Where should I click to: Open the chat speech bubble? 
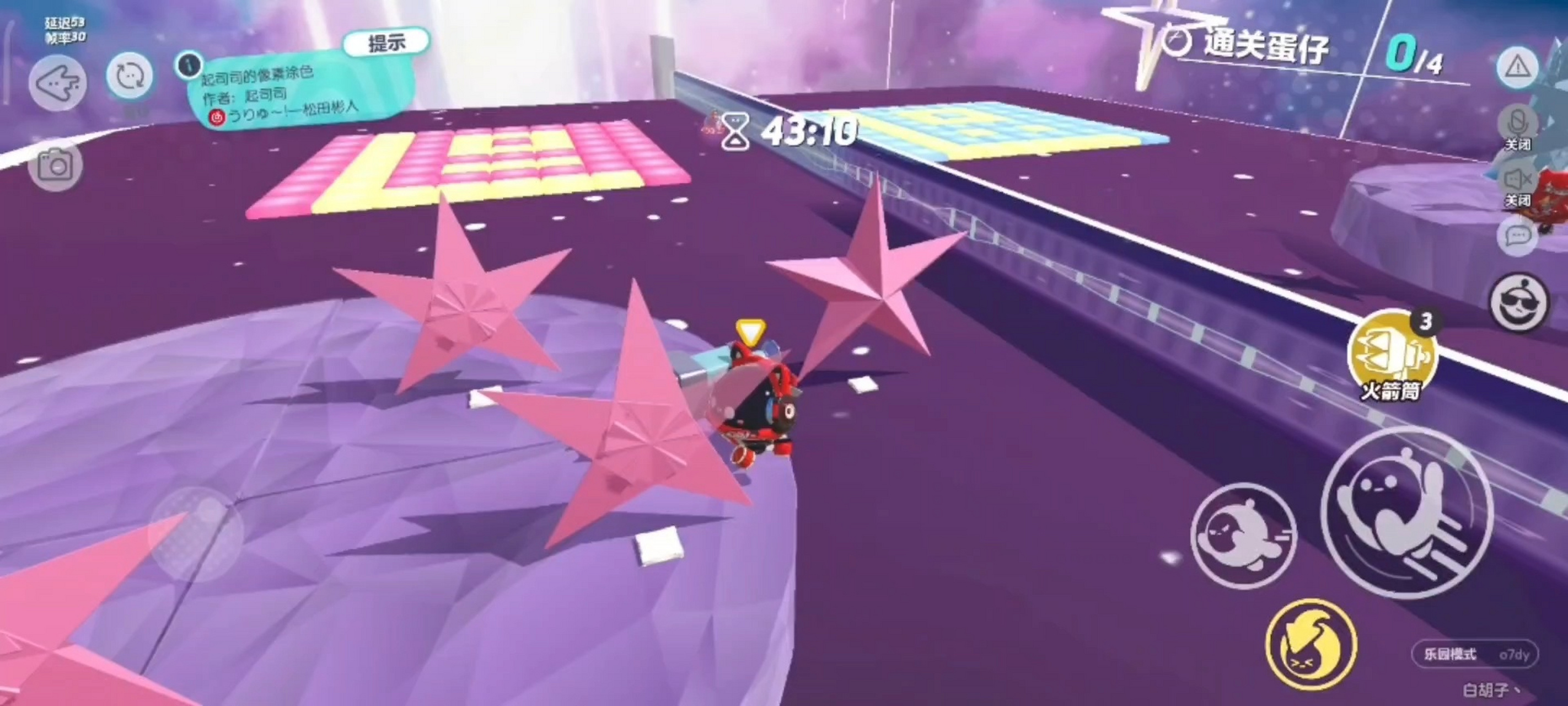coord(1517,236)
